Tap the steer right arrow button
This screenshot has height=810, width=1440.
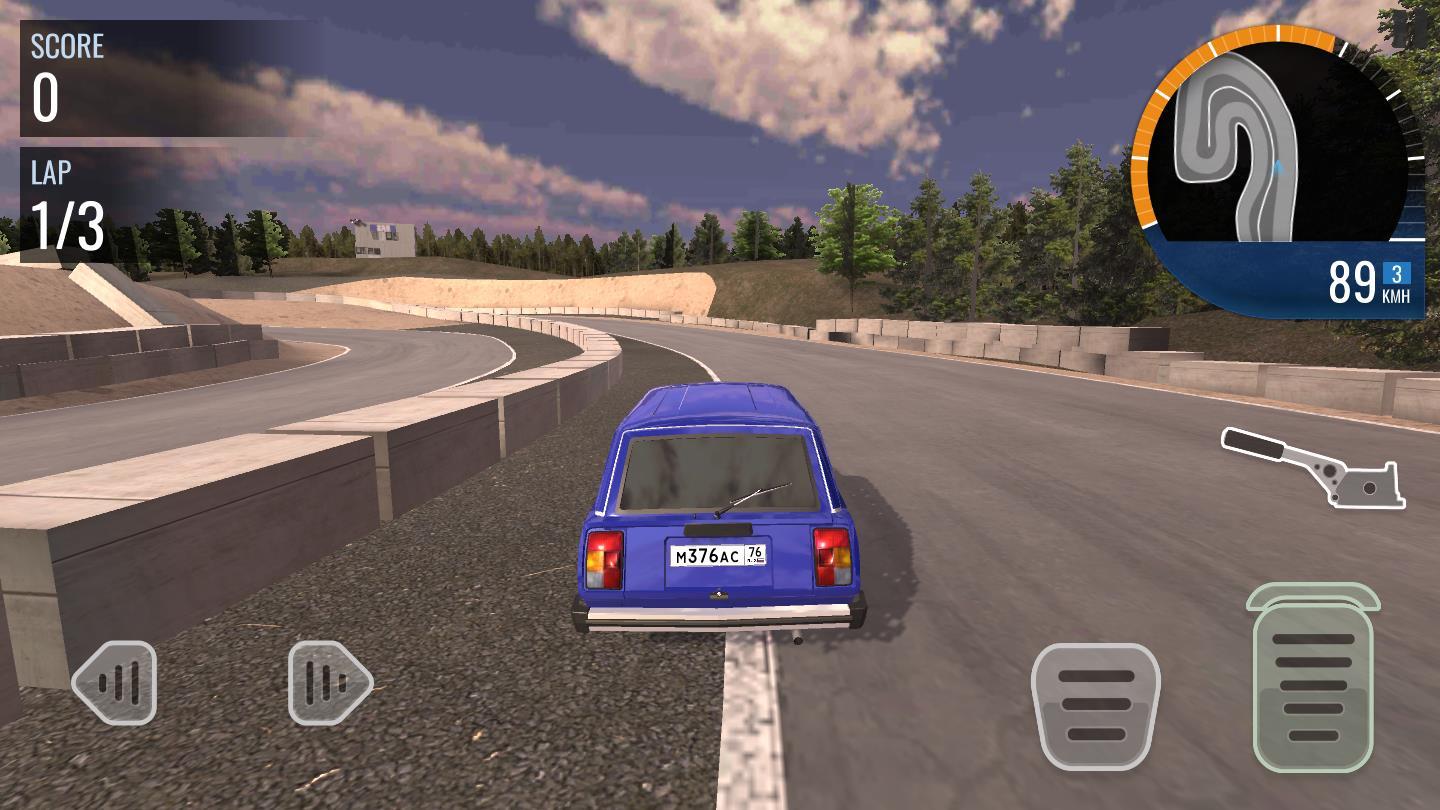pos(330,683)
